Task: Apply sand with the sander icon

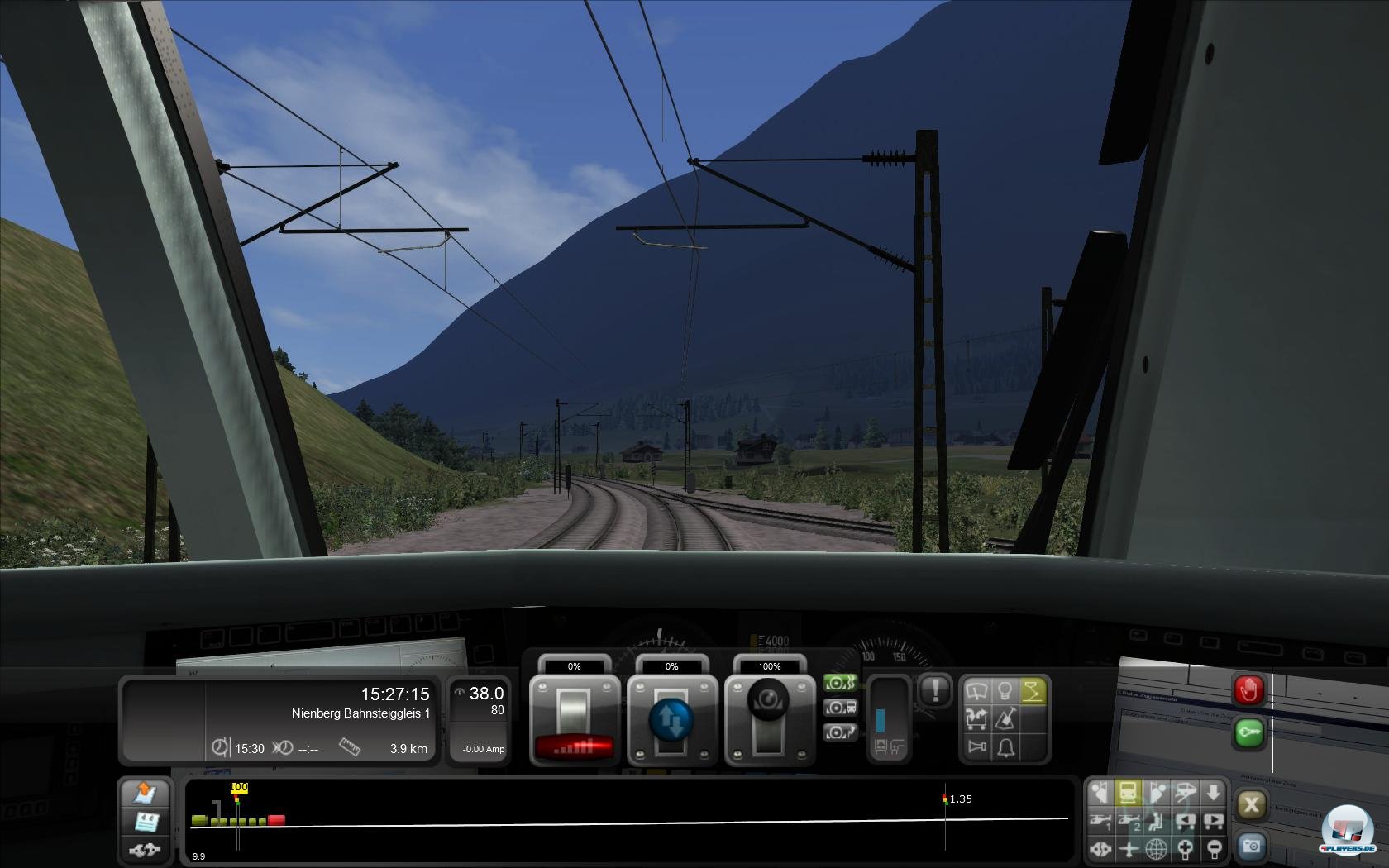Action: [x=1006, y=718]
